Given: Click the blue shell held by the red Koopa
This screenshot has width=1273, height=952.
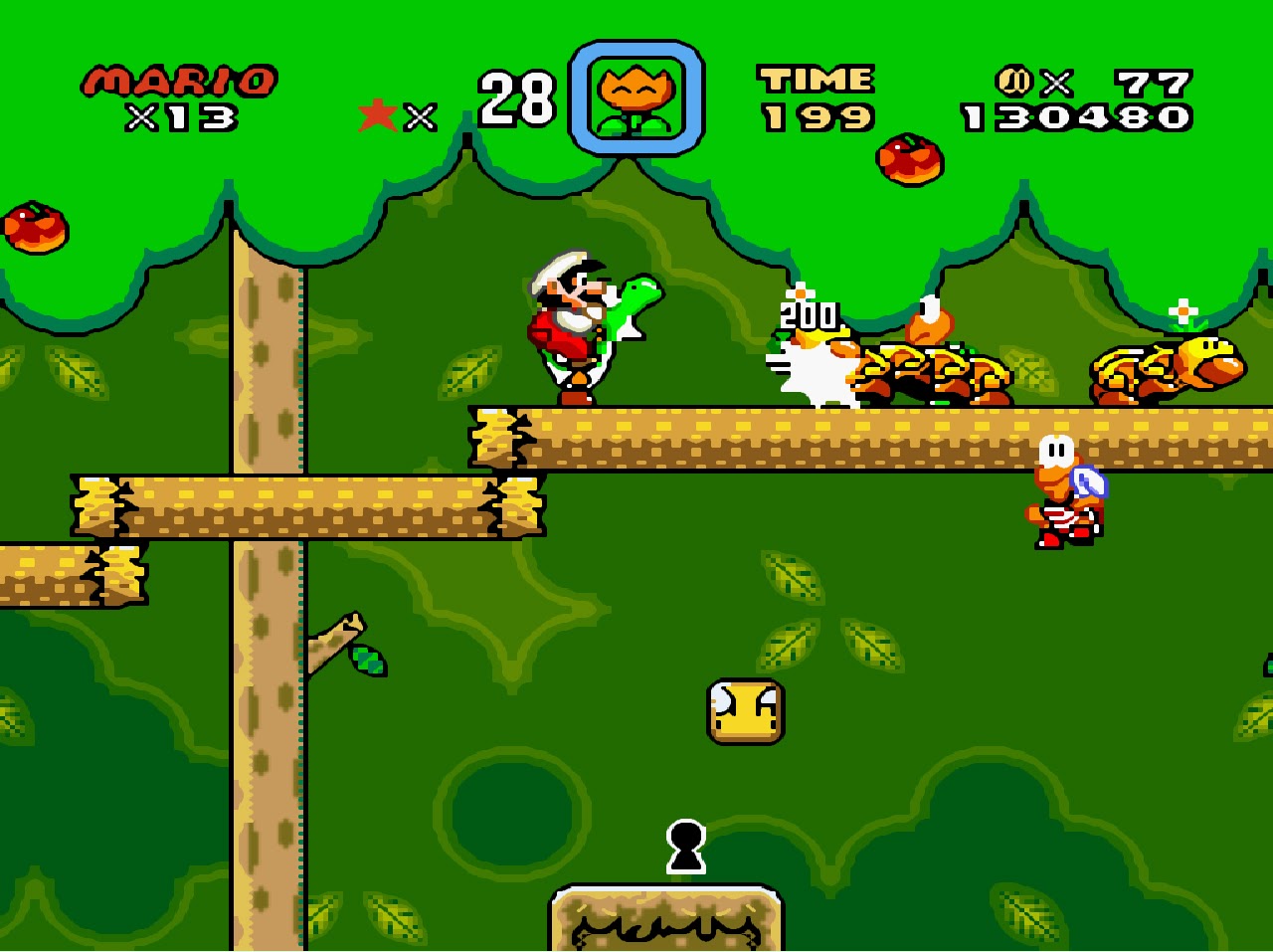Looking at the screenshot, I should click(x=1090, y=482).
